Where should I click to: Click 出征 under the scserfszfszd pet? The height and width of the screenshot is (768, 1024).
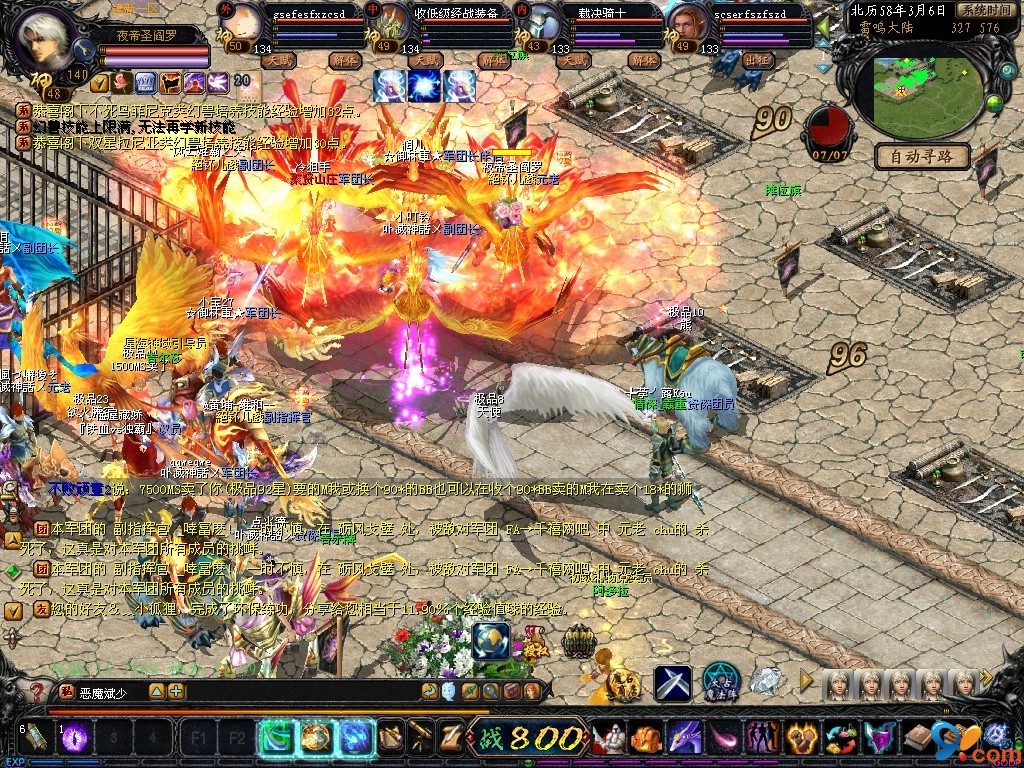[759, 60]
